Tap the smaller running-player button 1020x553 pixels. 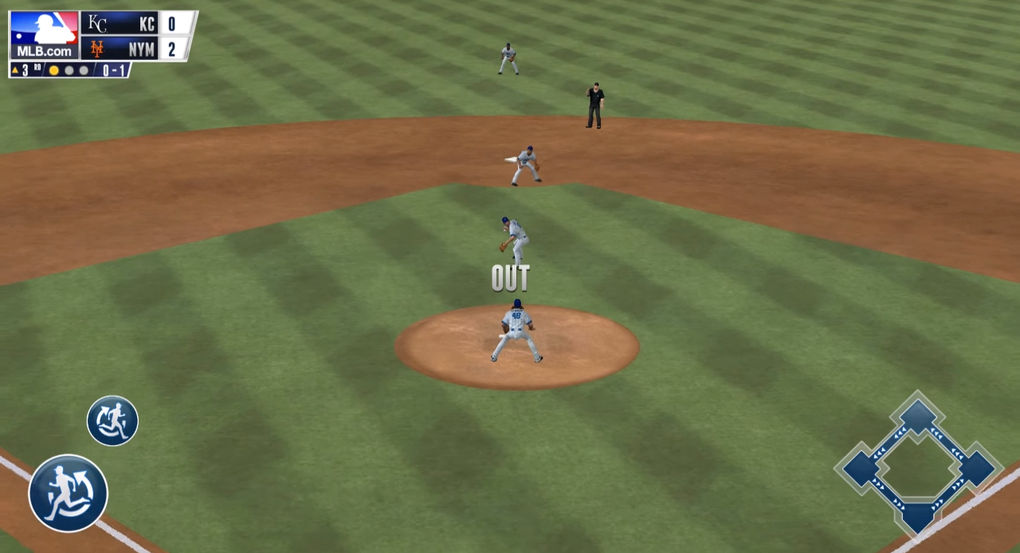coord(112,421)
